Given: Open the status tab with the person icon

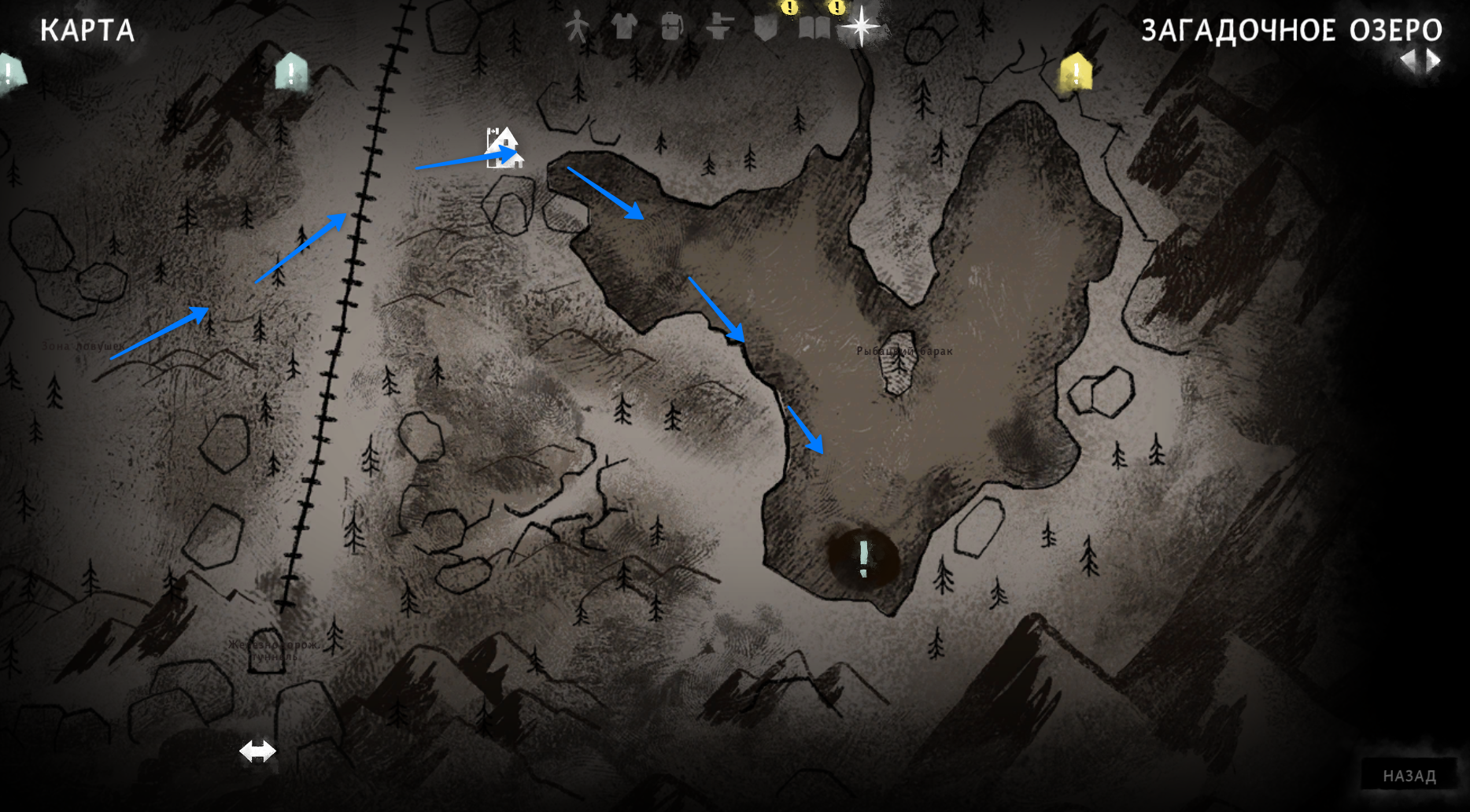Looking at the screenshot, I should point(577,28).
